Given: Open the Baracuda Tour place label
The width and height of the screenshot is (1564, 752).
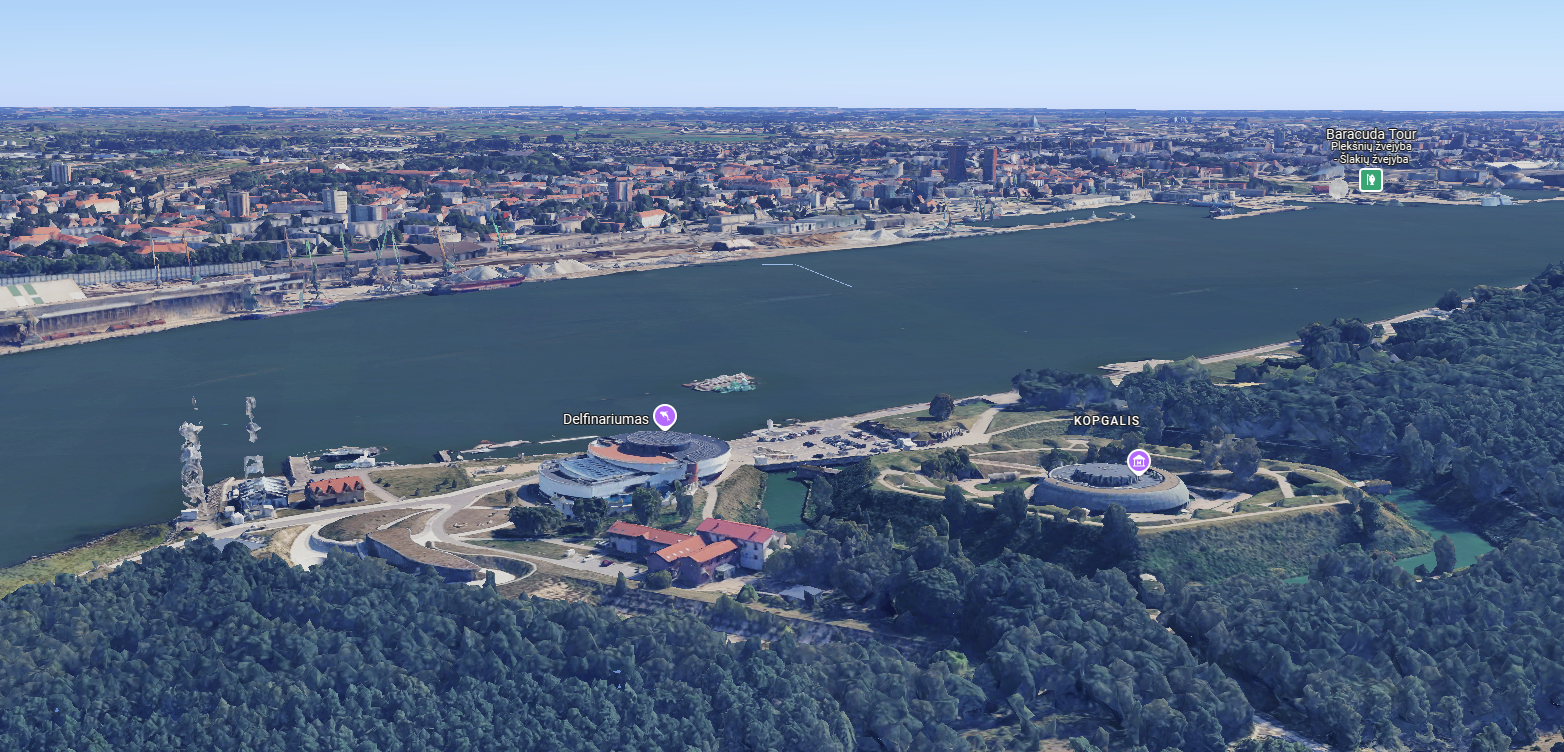Looking at the screenshot, I should pos(1370,134).
